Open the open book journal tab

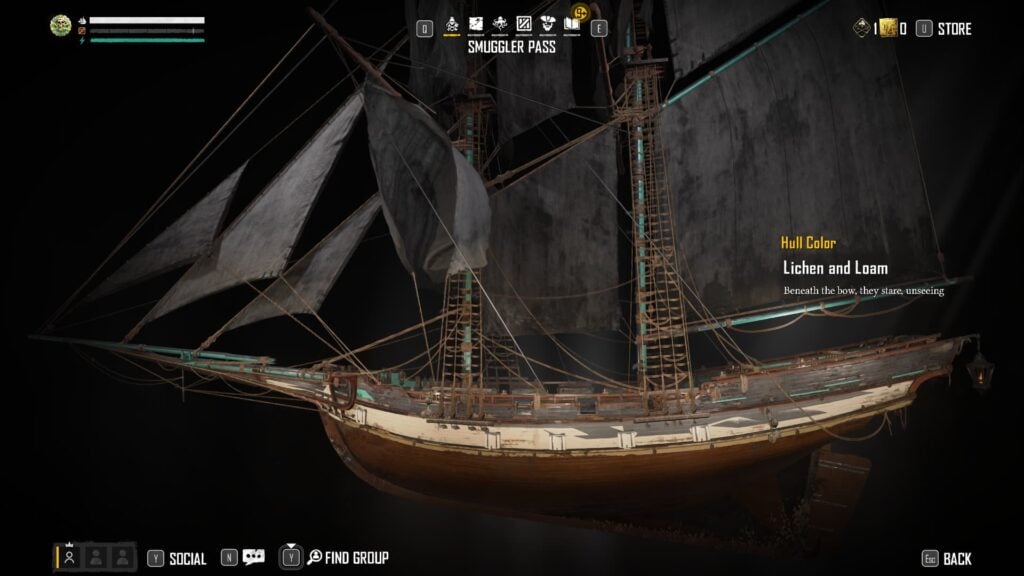(x=571, y=24)
